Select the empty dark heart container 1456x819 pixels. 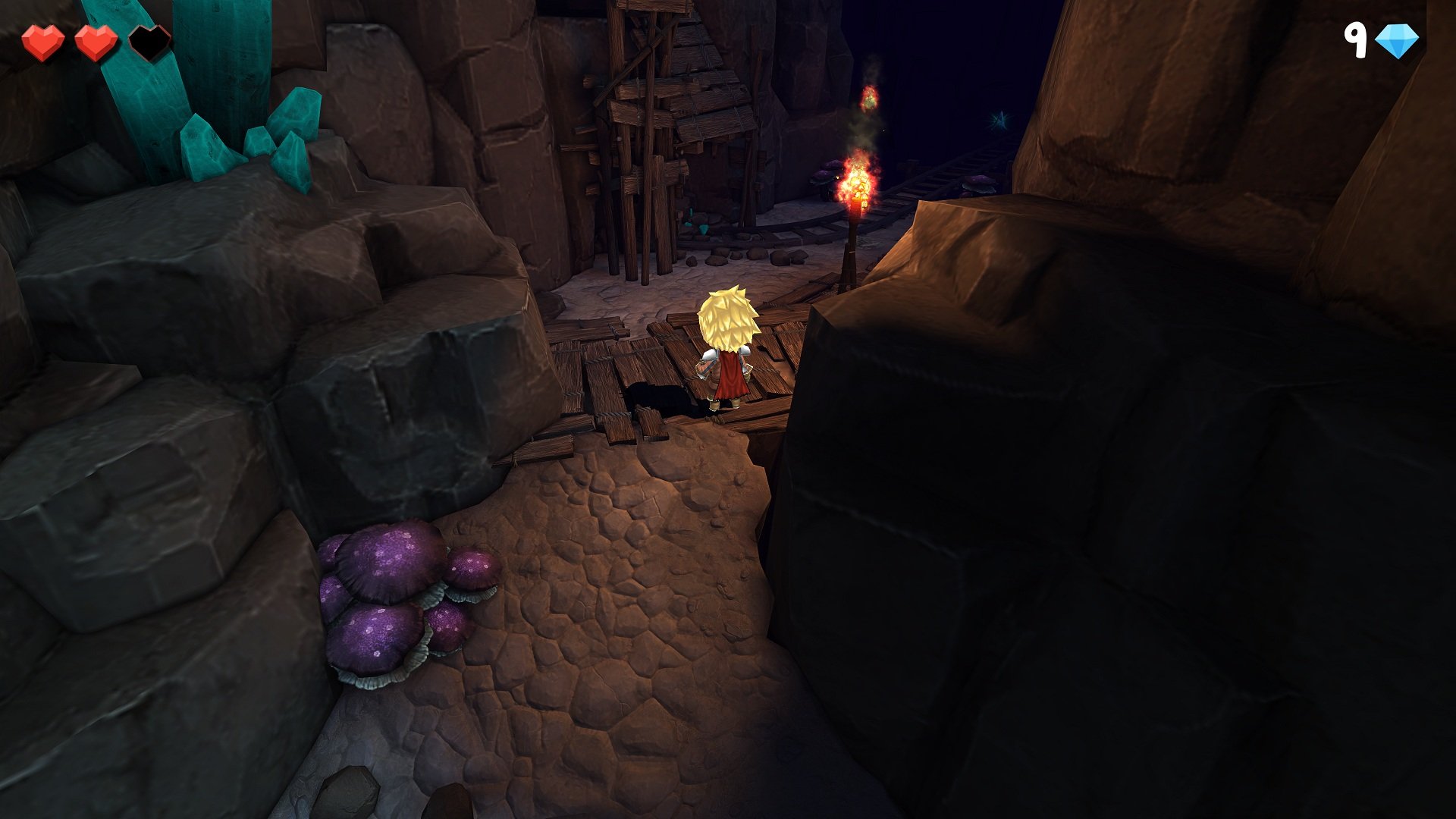(149, 42)
